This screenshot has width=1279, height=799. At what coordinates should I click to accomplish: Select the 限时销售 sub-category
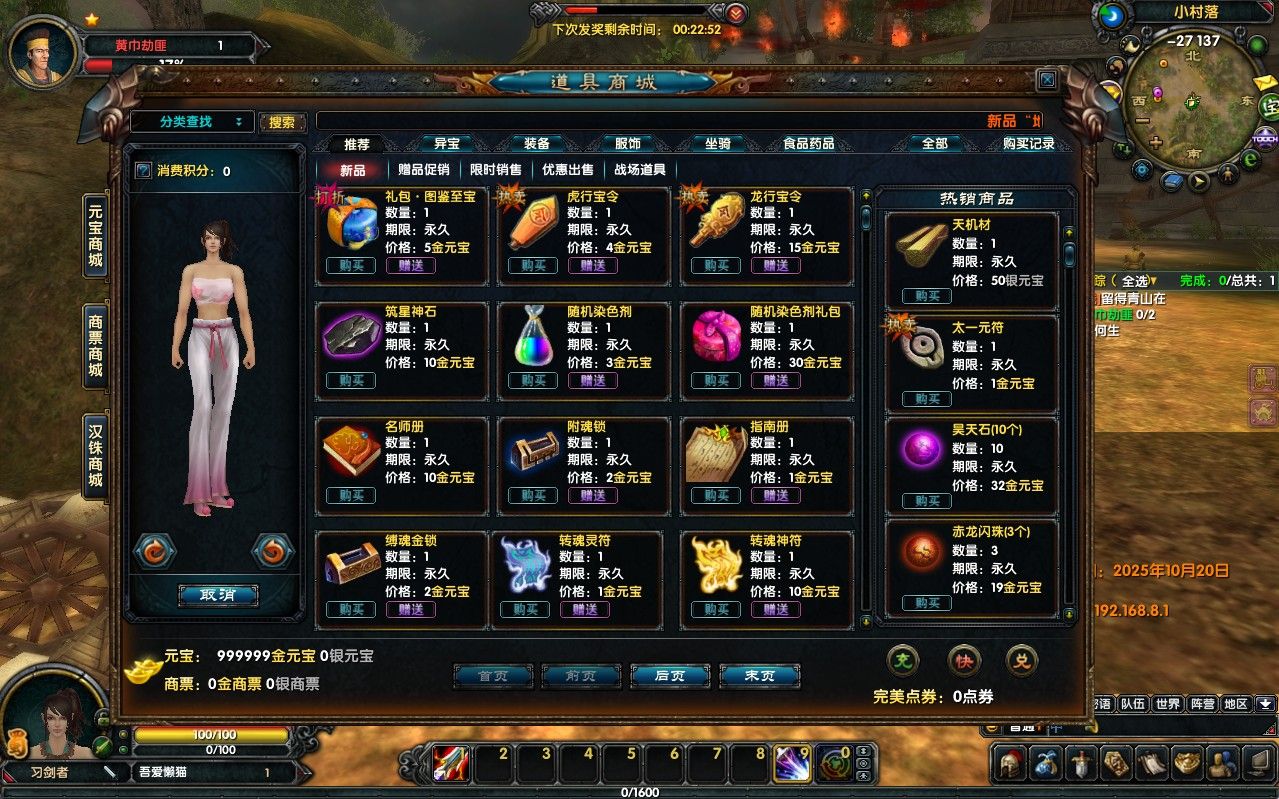(x=495, y=170)
